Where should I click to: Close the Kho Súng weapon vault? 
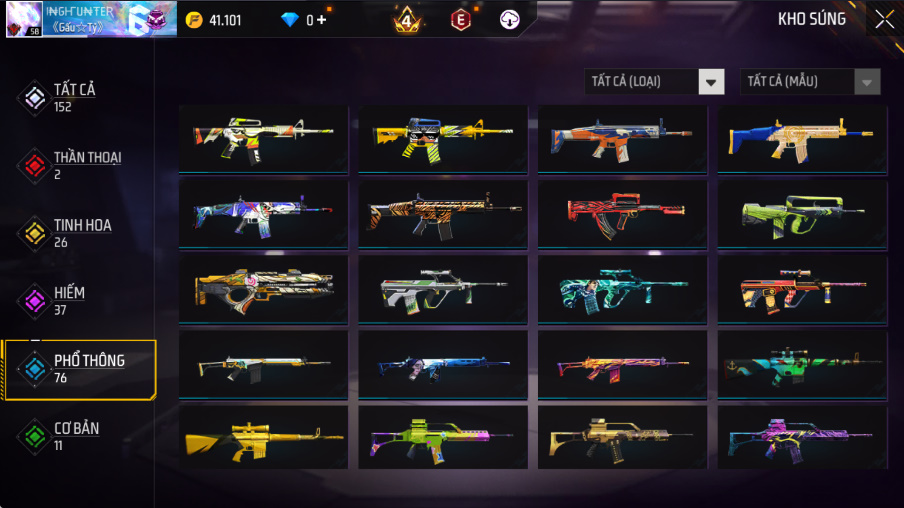click(884, 19)
